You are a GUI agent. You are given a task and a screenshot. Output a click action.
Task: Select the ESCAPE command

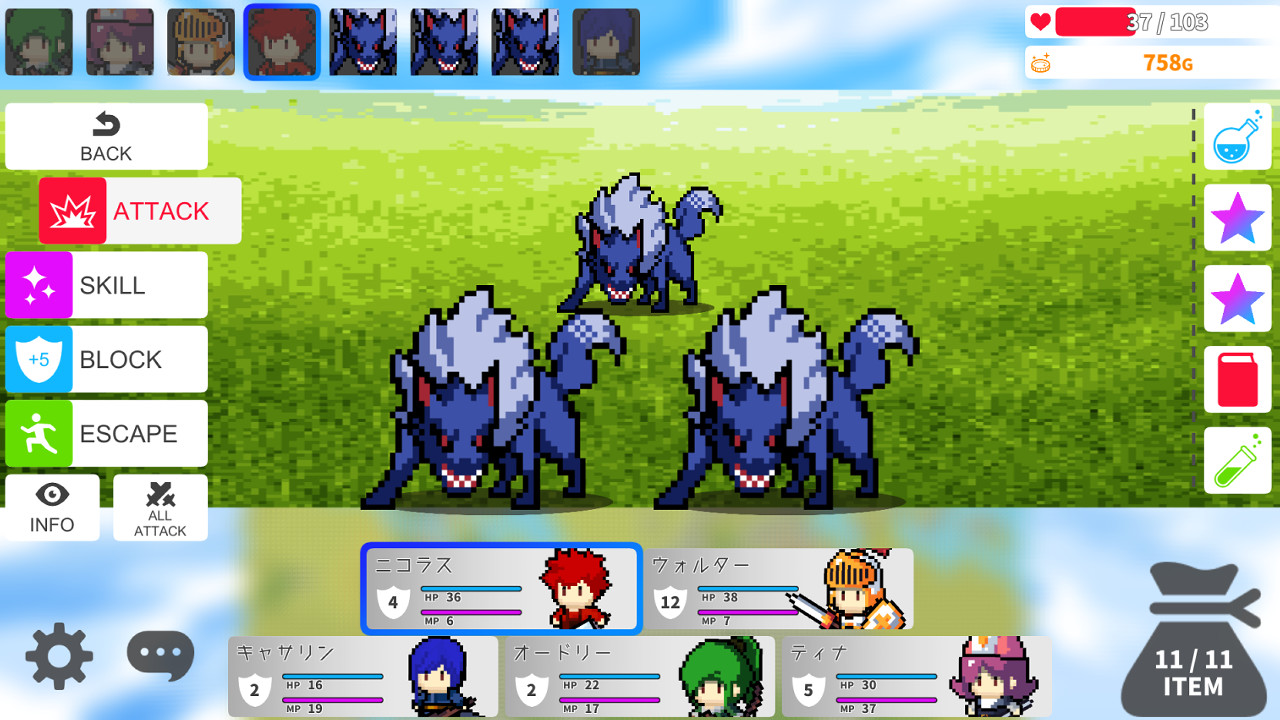[106, 433]
